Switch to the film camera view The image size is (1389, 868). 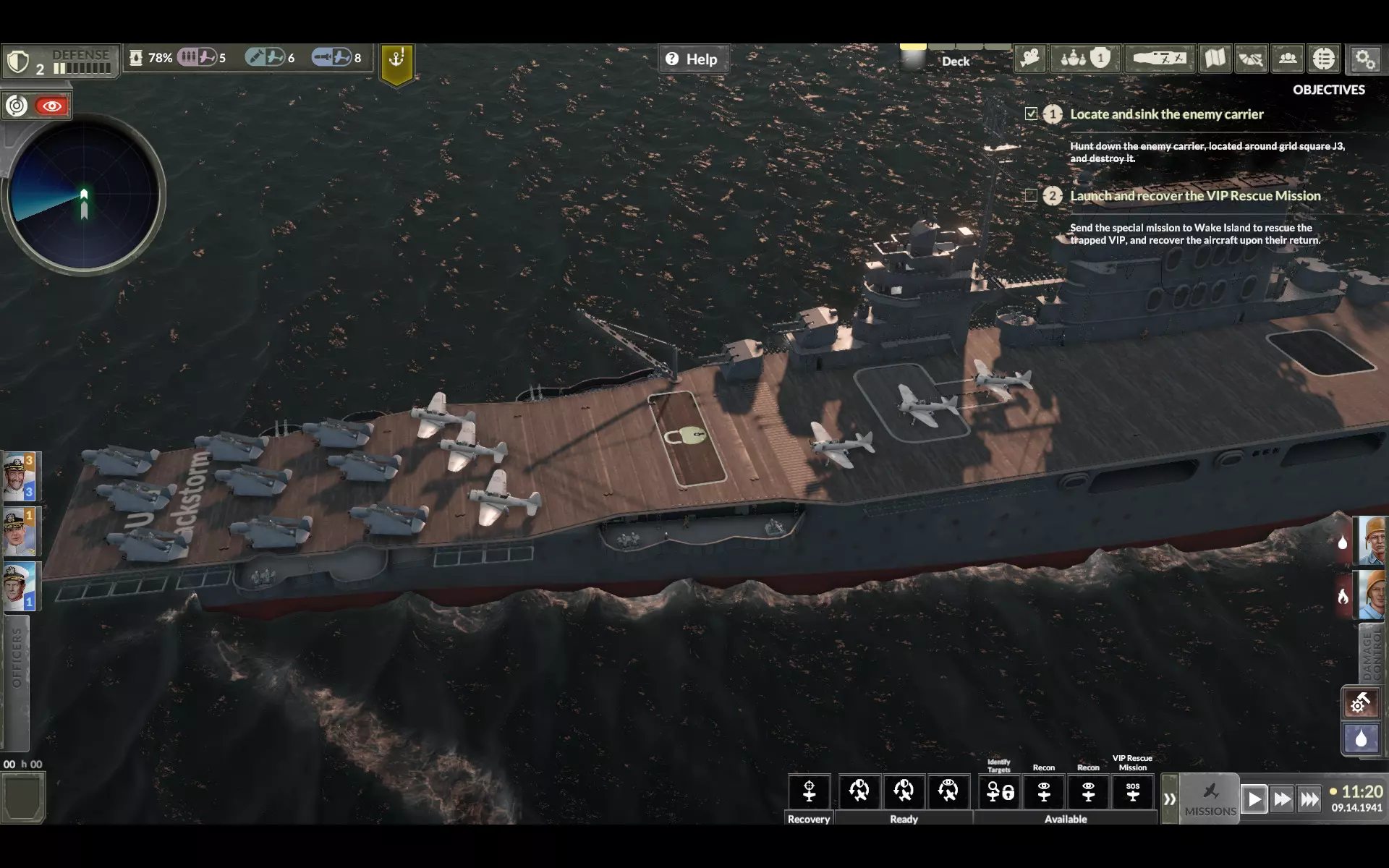(1030, 59)
